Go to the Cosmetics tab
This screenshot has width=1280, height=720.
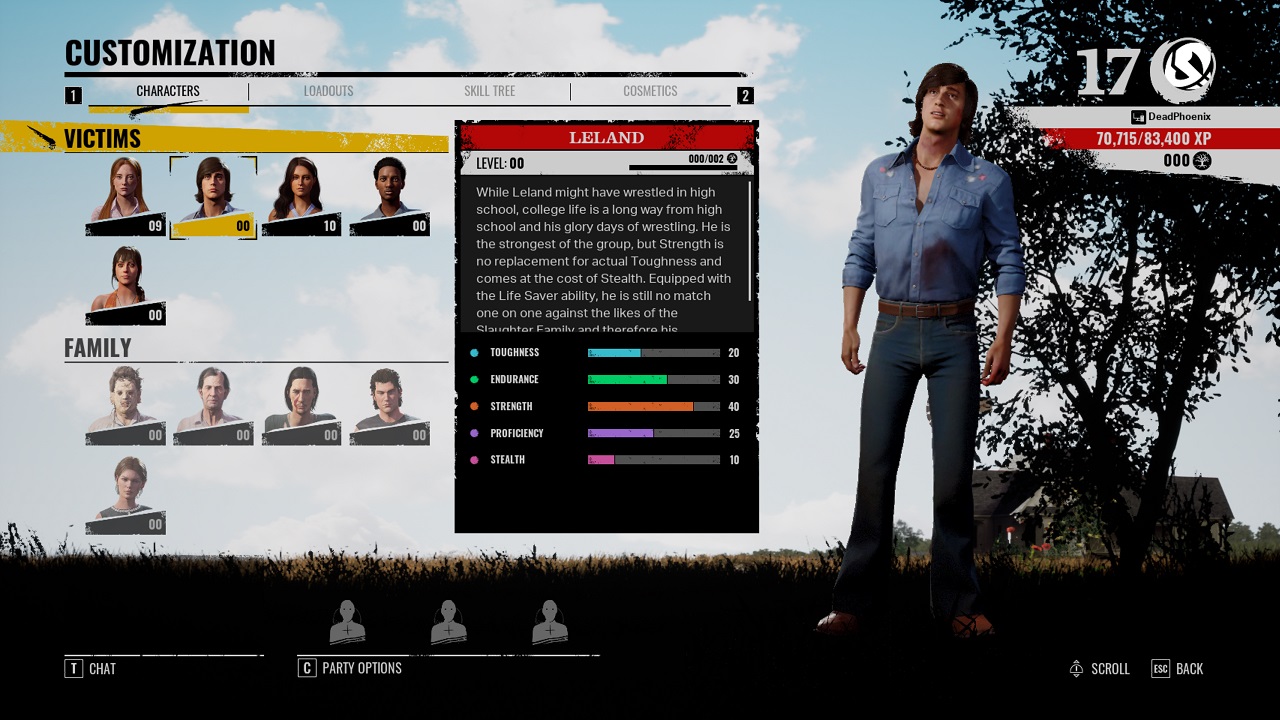coord(650,91)
